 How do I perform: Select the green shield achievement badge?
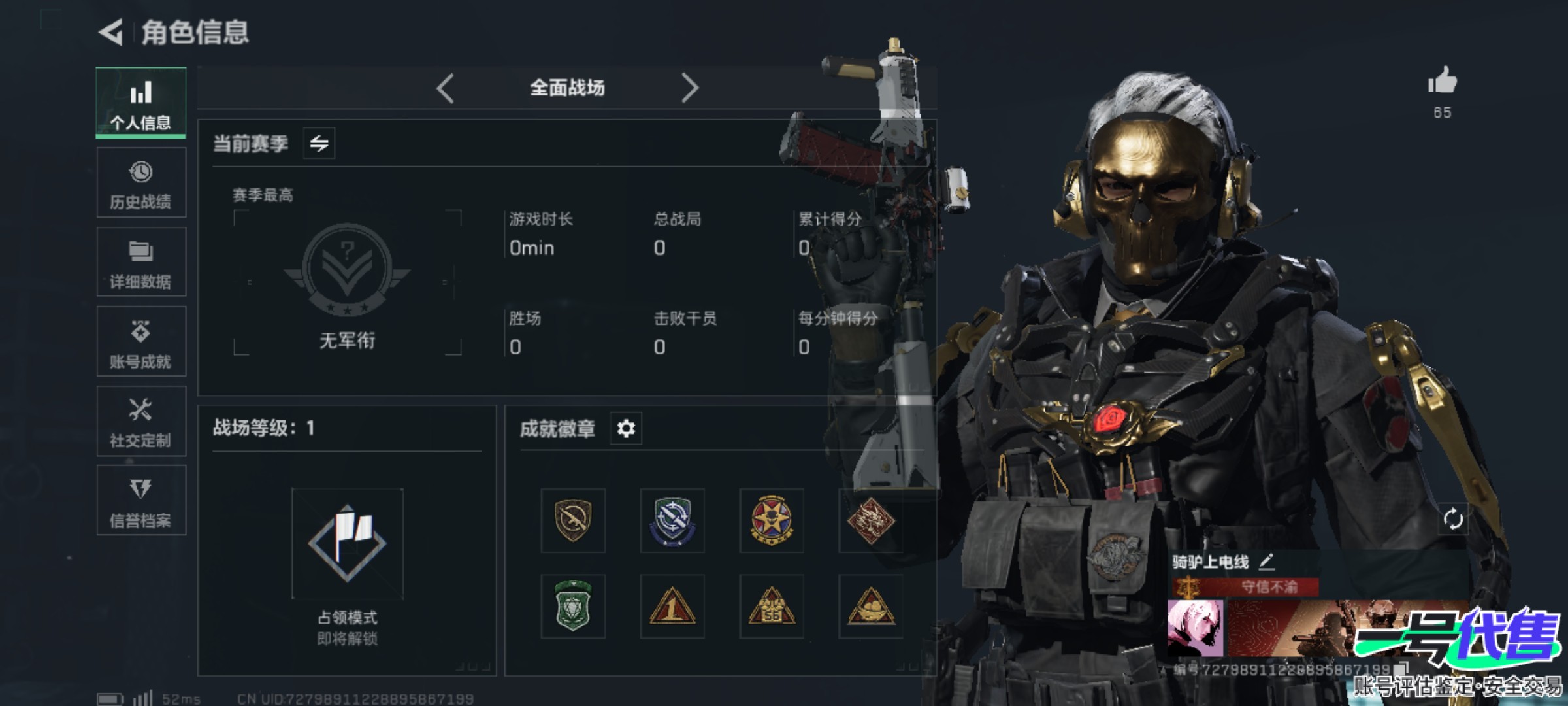pos(573,606)
